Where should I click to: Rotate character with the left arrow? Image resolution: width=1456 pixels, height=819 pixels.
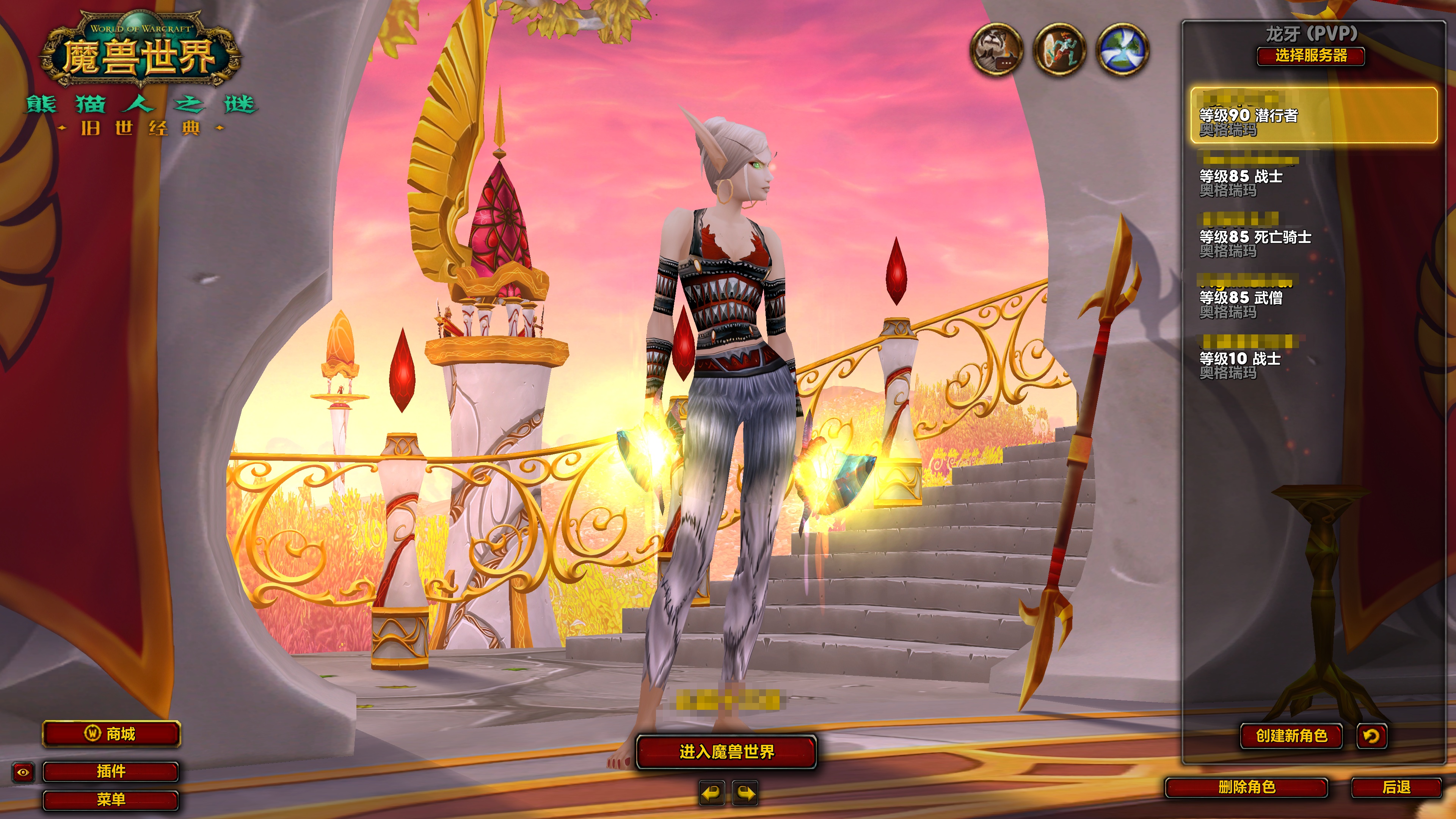[x=712, y=793]
